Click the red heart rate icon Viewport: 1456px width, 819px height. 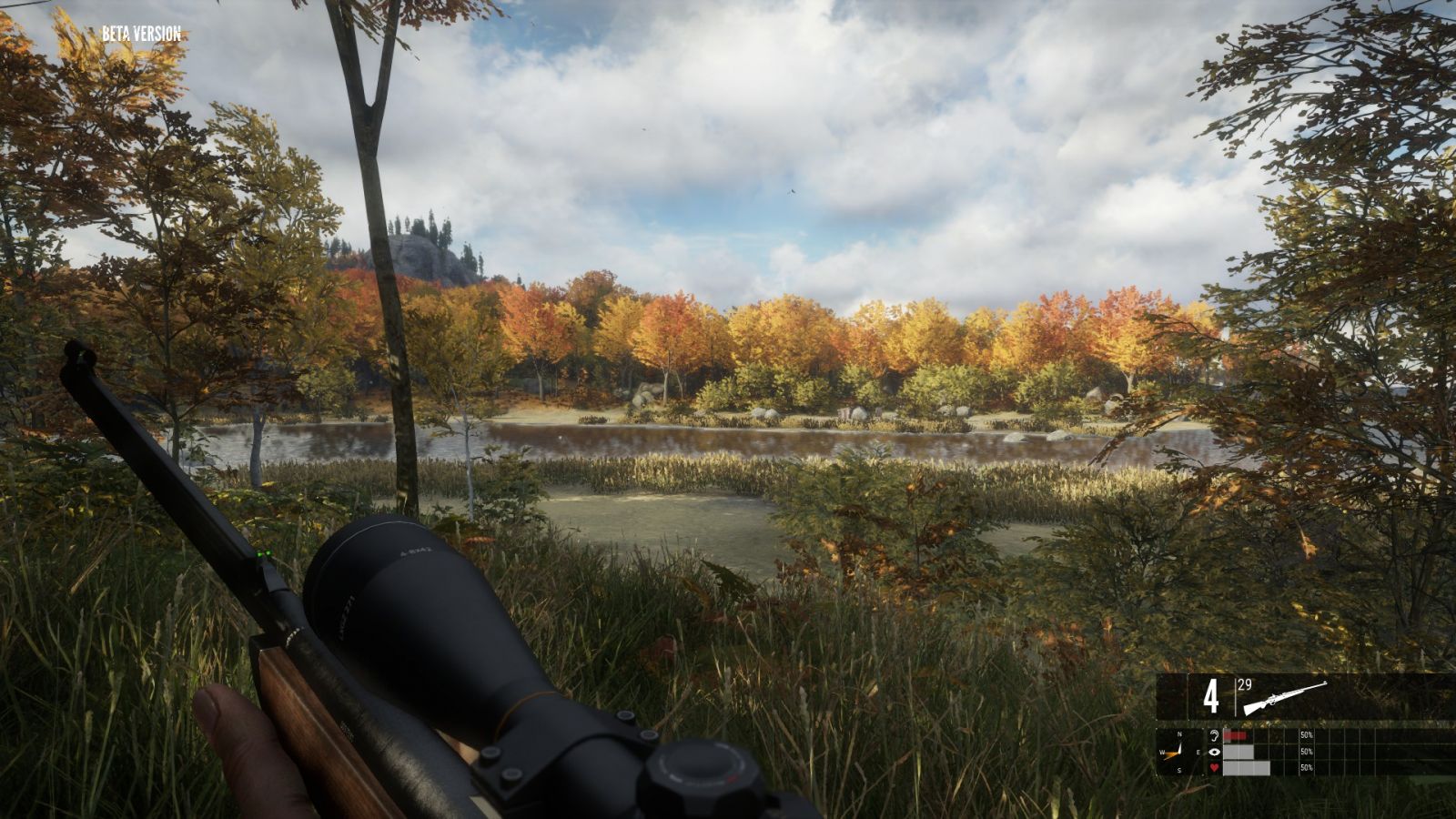(1213, 768)
